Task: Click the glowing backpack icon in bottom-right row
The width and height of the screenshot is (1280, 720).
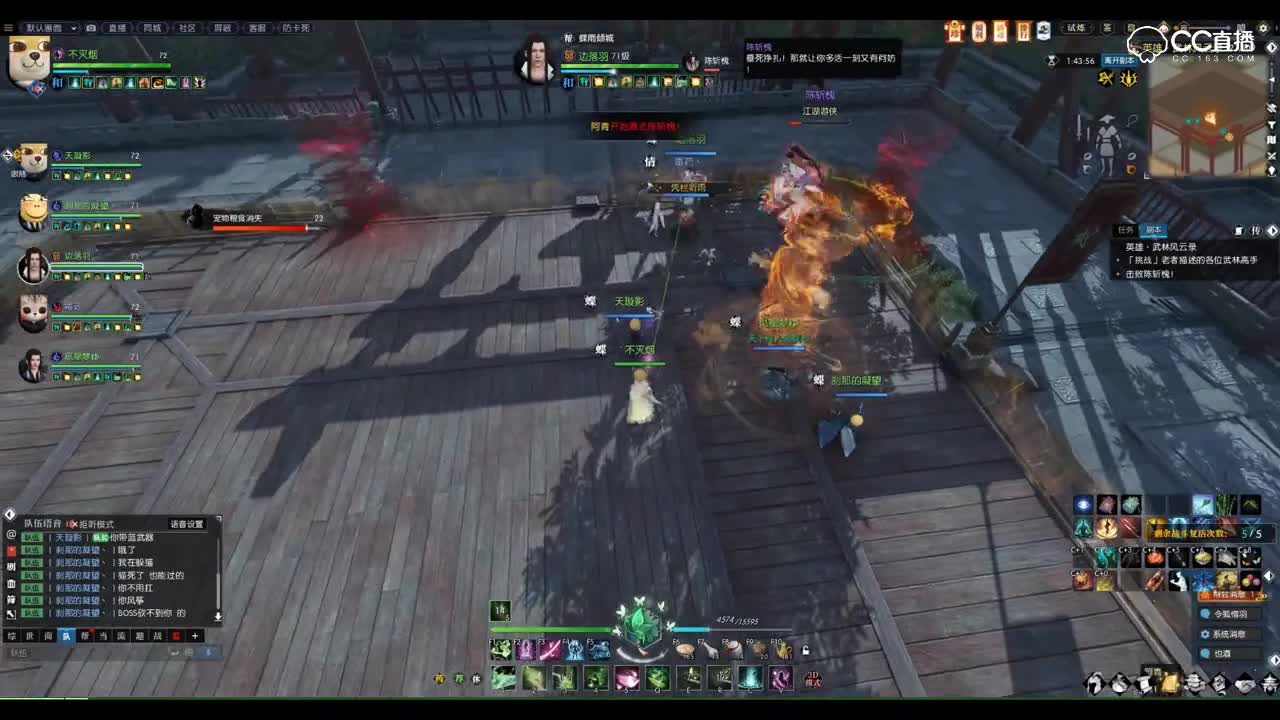Action: [x=1171, y=681]
